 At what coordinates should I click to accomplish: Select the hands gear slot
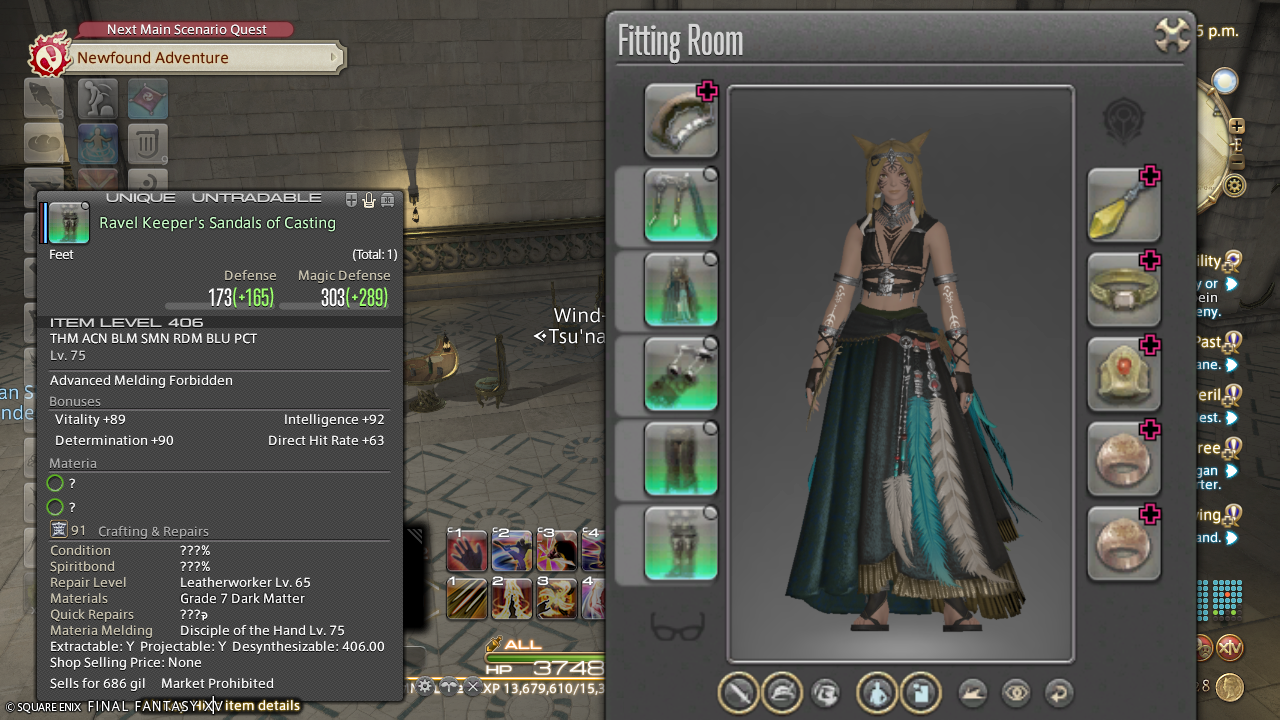tap(681, 374)
